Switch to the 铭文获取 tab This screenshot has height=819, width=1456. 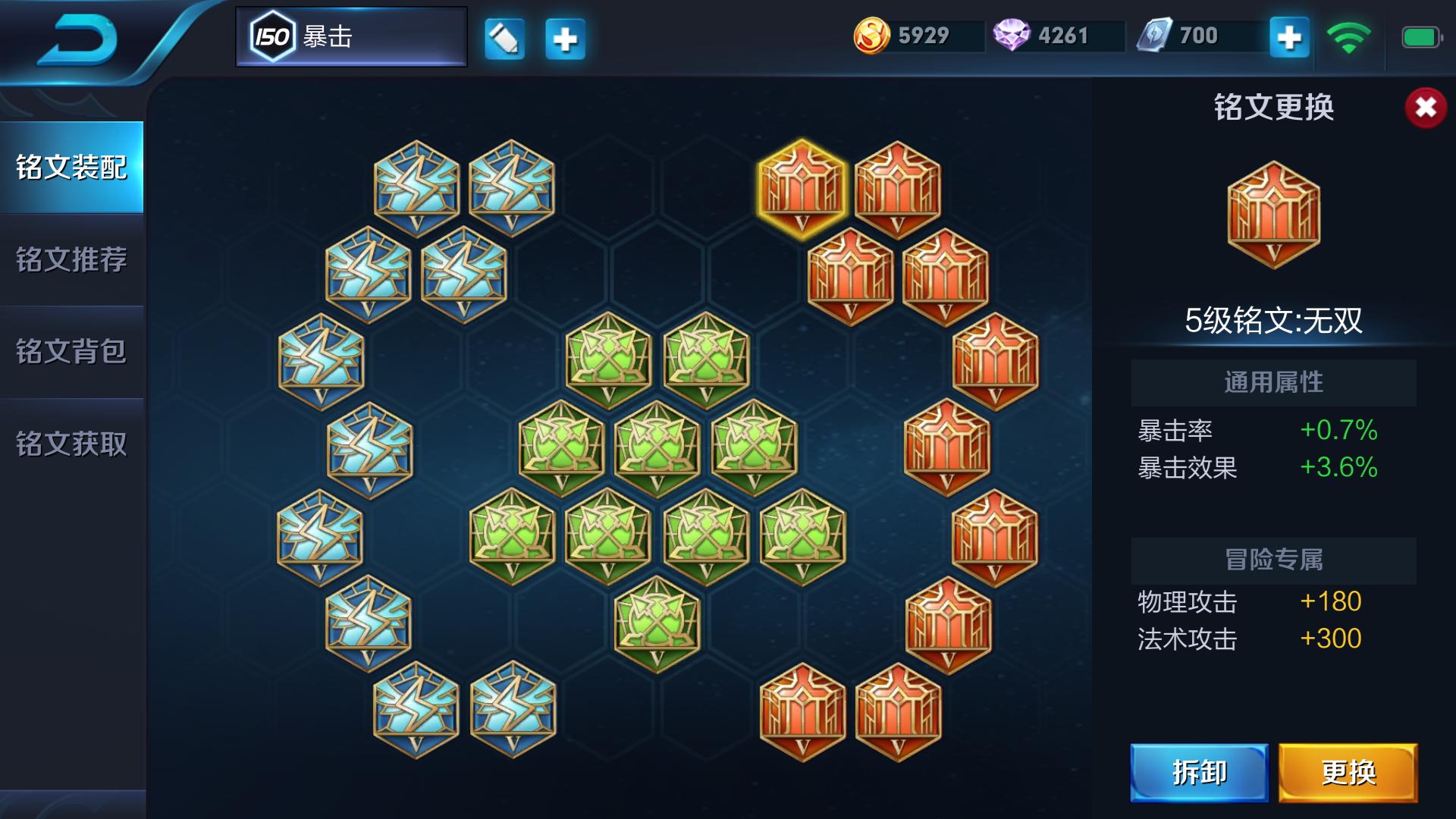71,444
